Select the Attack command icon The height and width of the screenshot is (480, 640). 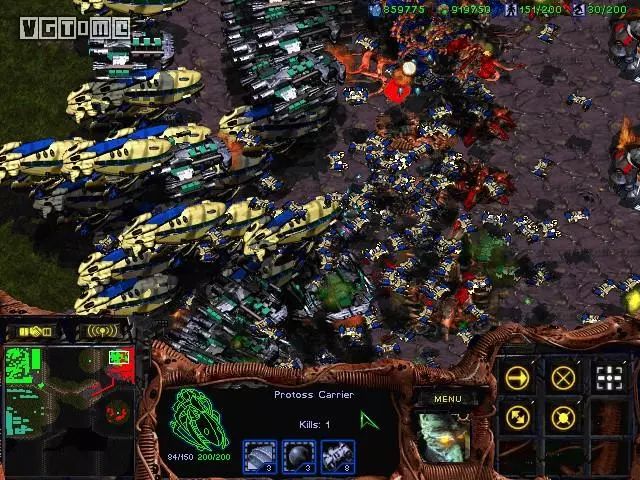[609, 377]
